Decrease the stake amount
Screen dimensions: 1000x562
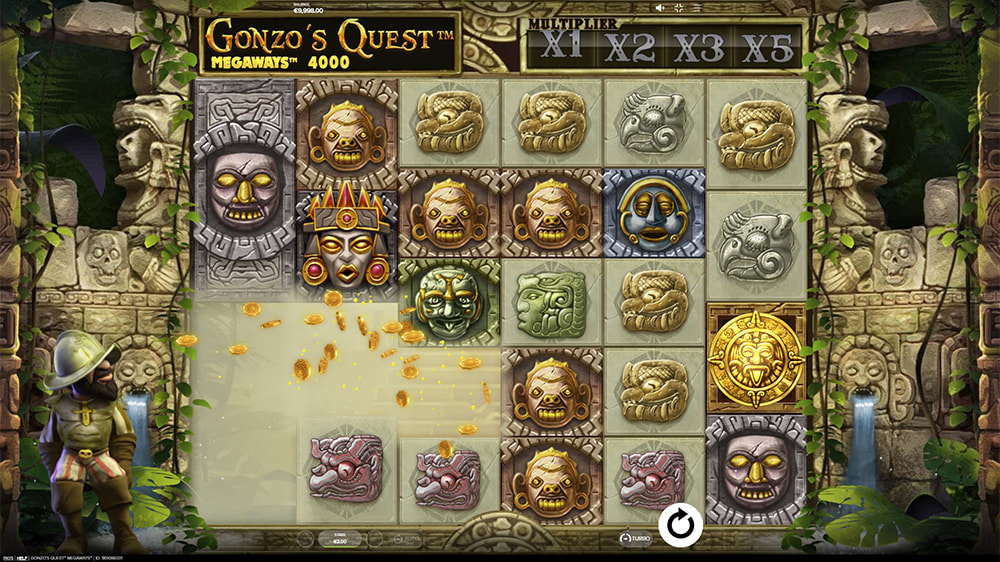click(306, 538)
